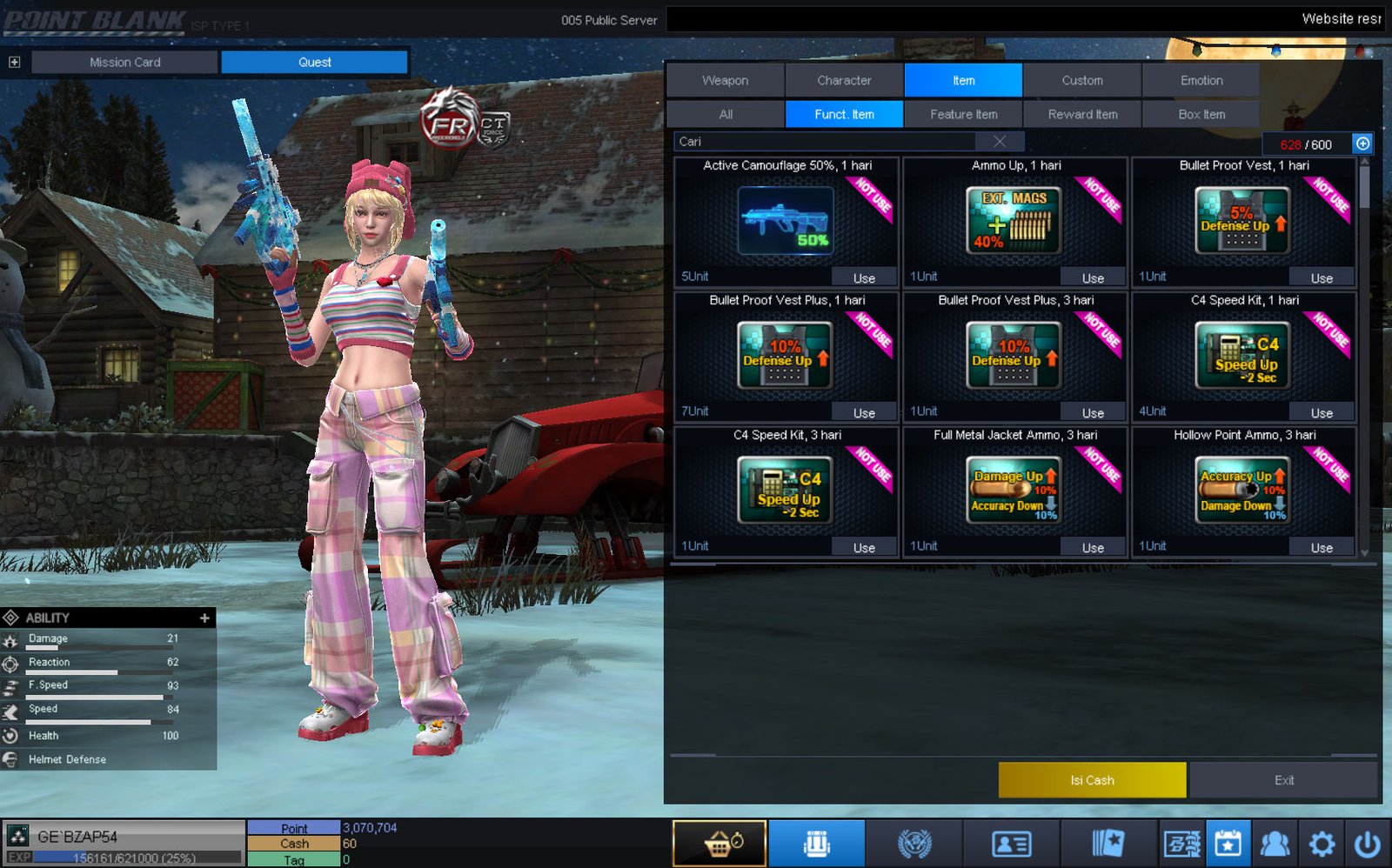This screenshot has height=868, width=1392.
Task: Expand inventory capacity with the plus button
Action: (x=1362, y=144)
